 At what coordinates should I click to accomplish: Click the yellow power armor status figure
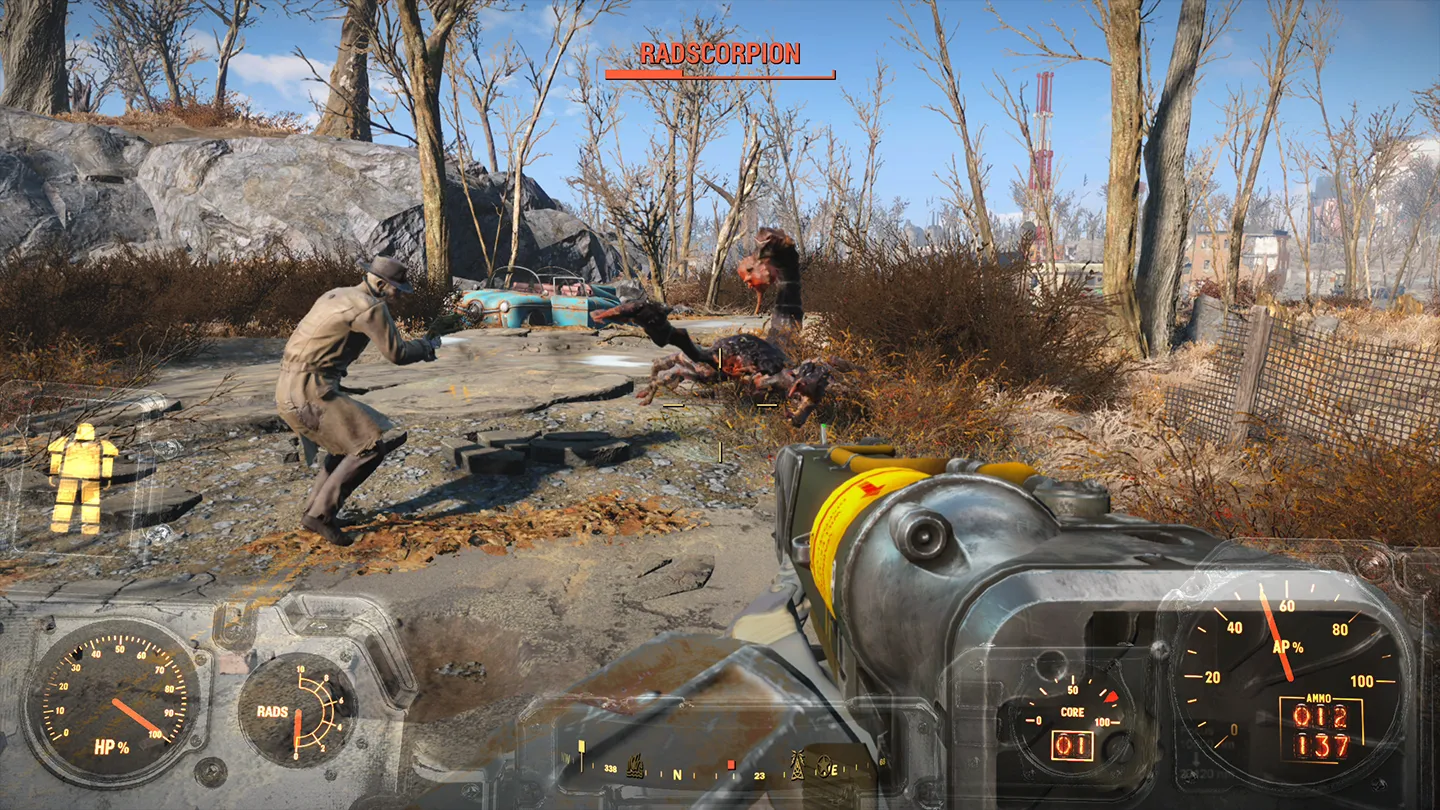(x=82, y=478)
